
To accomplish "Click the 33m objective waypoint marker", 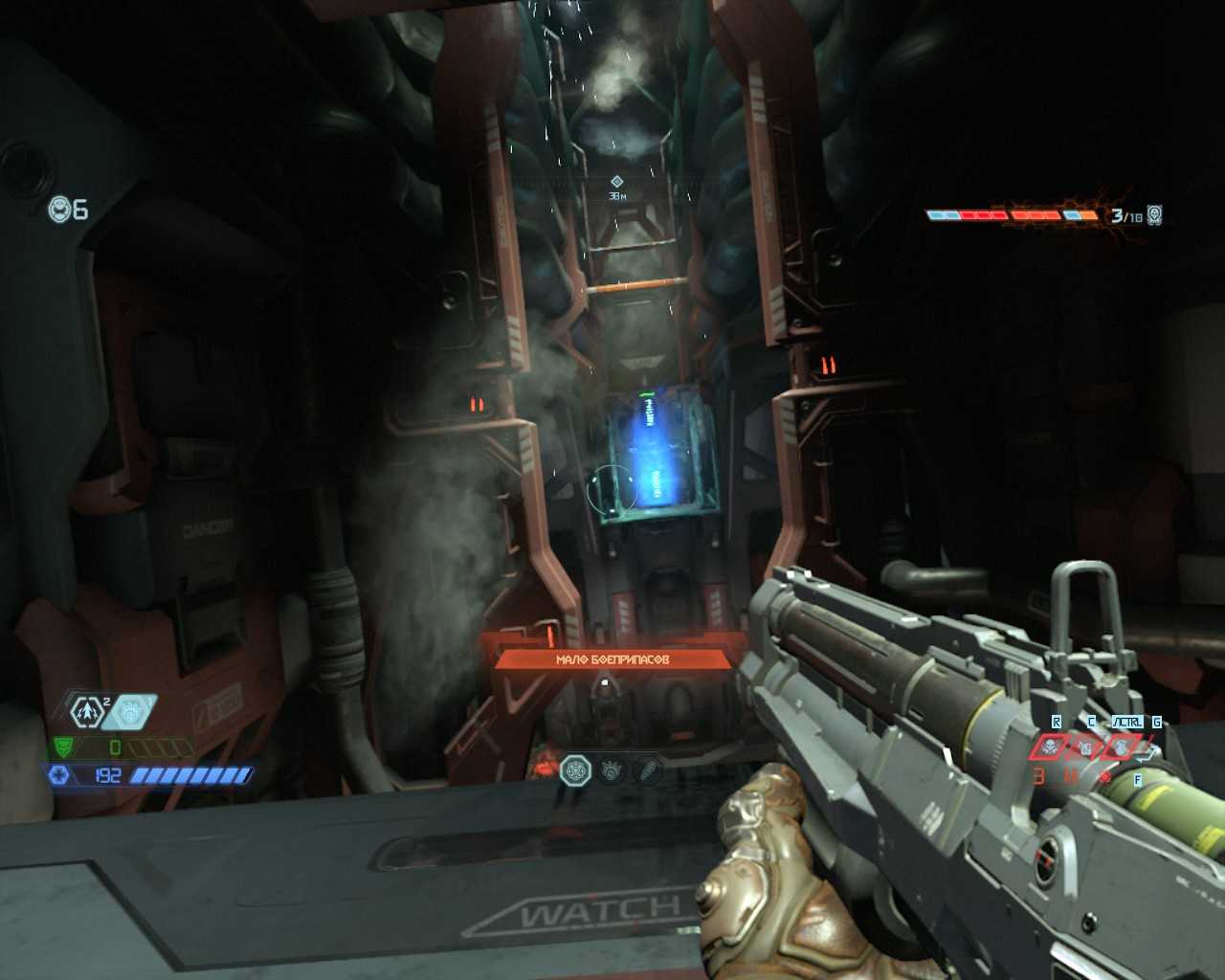I will (x=617, y=182).
